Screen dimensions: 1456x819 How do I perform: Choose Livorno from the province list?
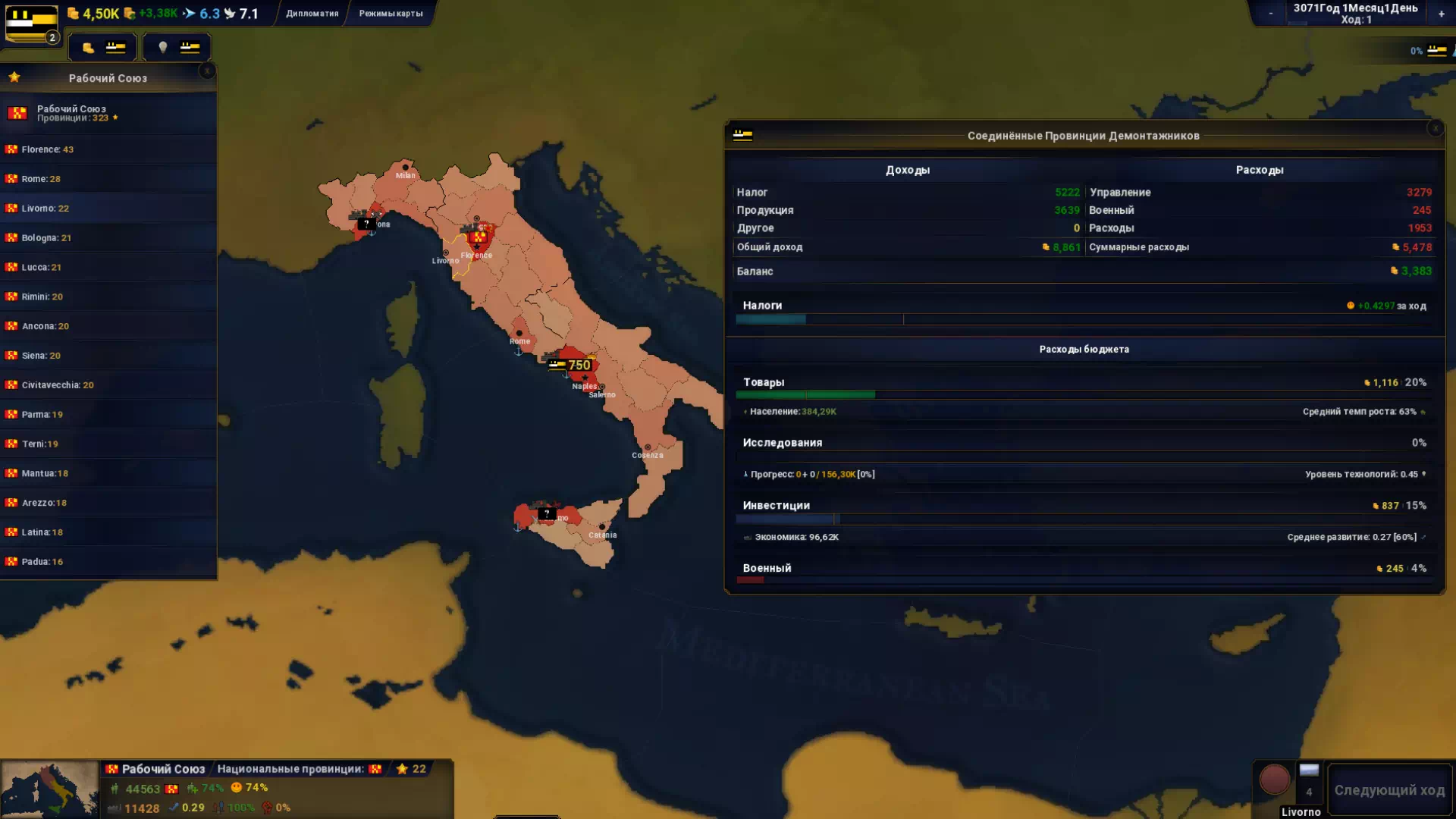(x=45, y=209)
